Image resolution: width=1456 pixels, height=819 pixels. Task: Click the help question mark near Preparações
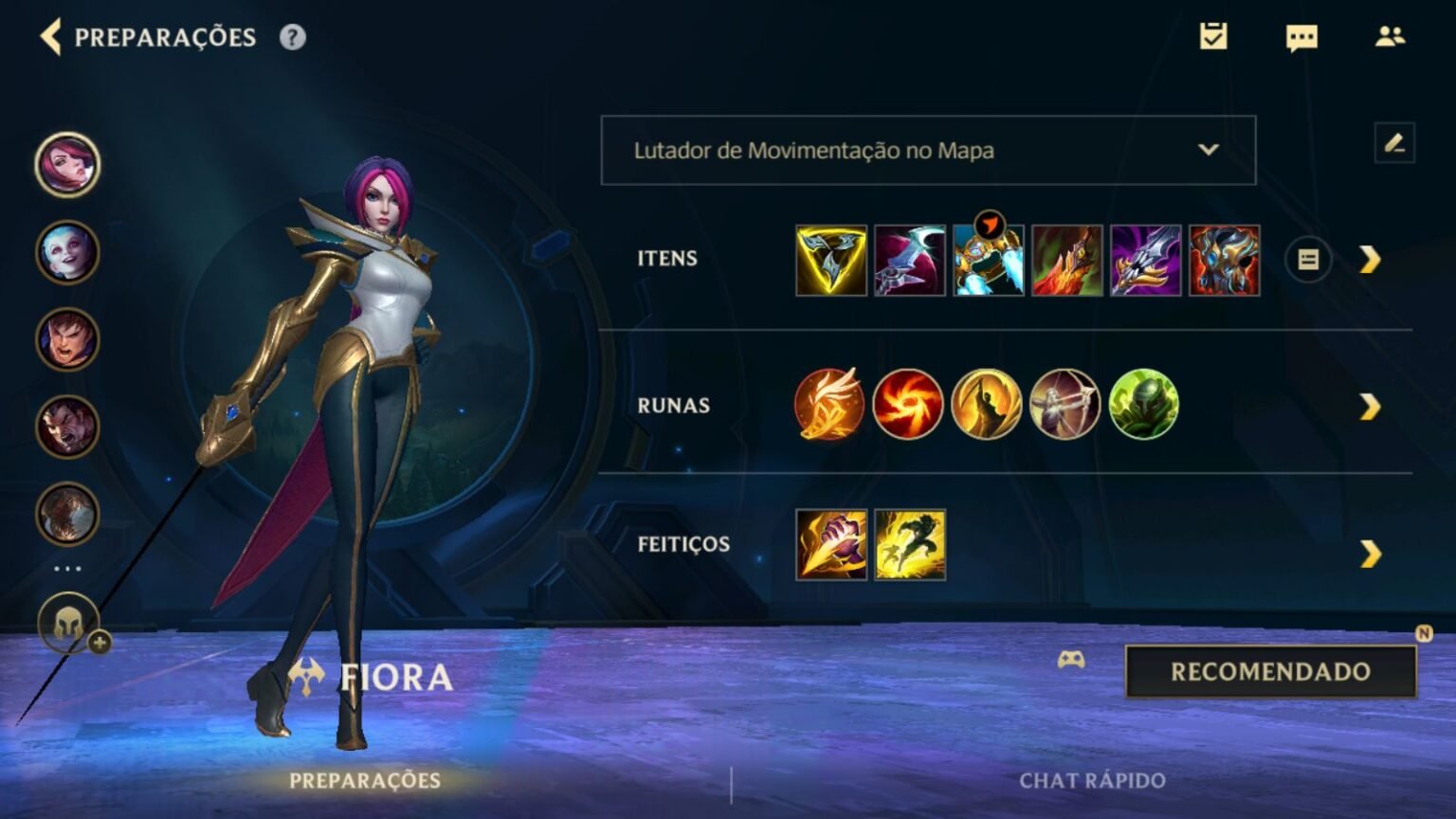pos(293,36)
